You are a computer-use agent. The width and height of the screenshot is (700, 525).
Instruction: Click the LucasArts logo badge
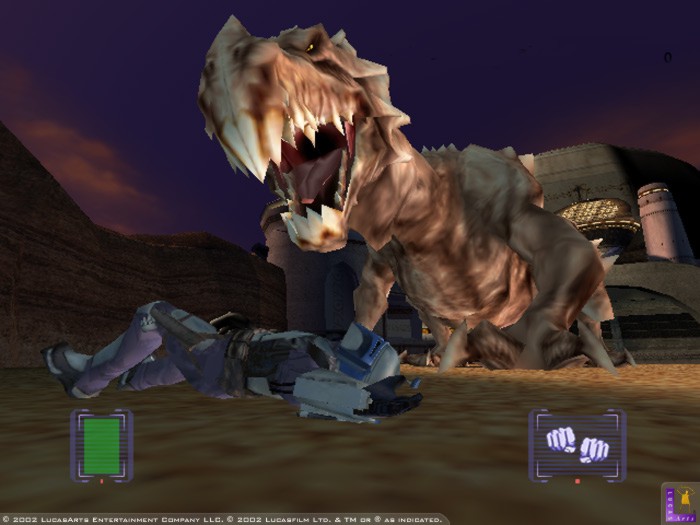[x=680, y=503]
